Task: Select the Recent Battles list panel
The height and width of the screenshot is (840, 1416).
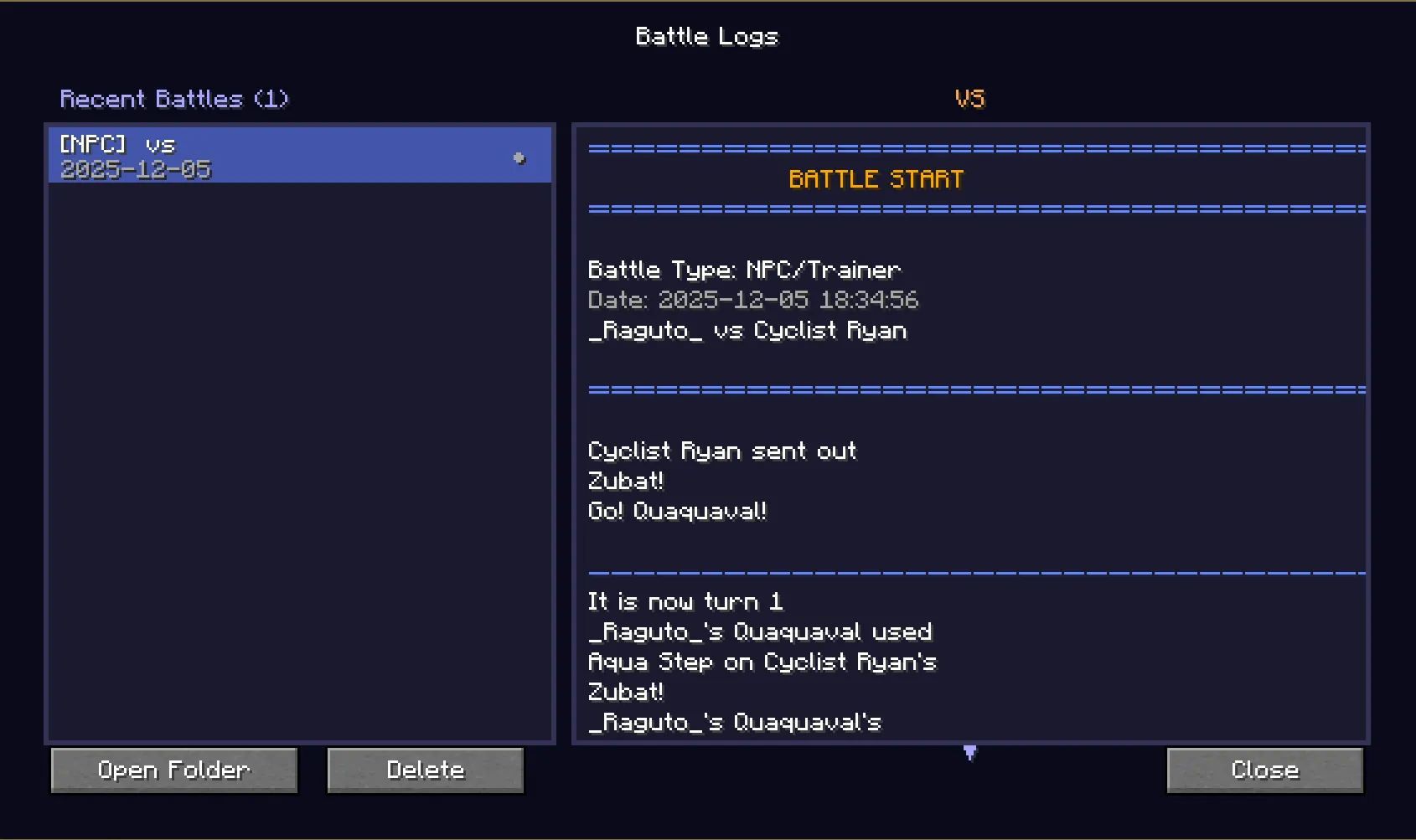Action: pos(299,461)
